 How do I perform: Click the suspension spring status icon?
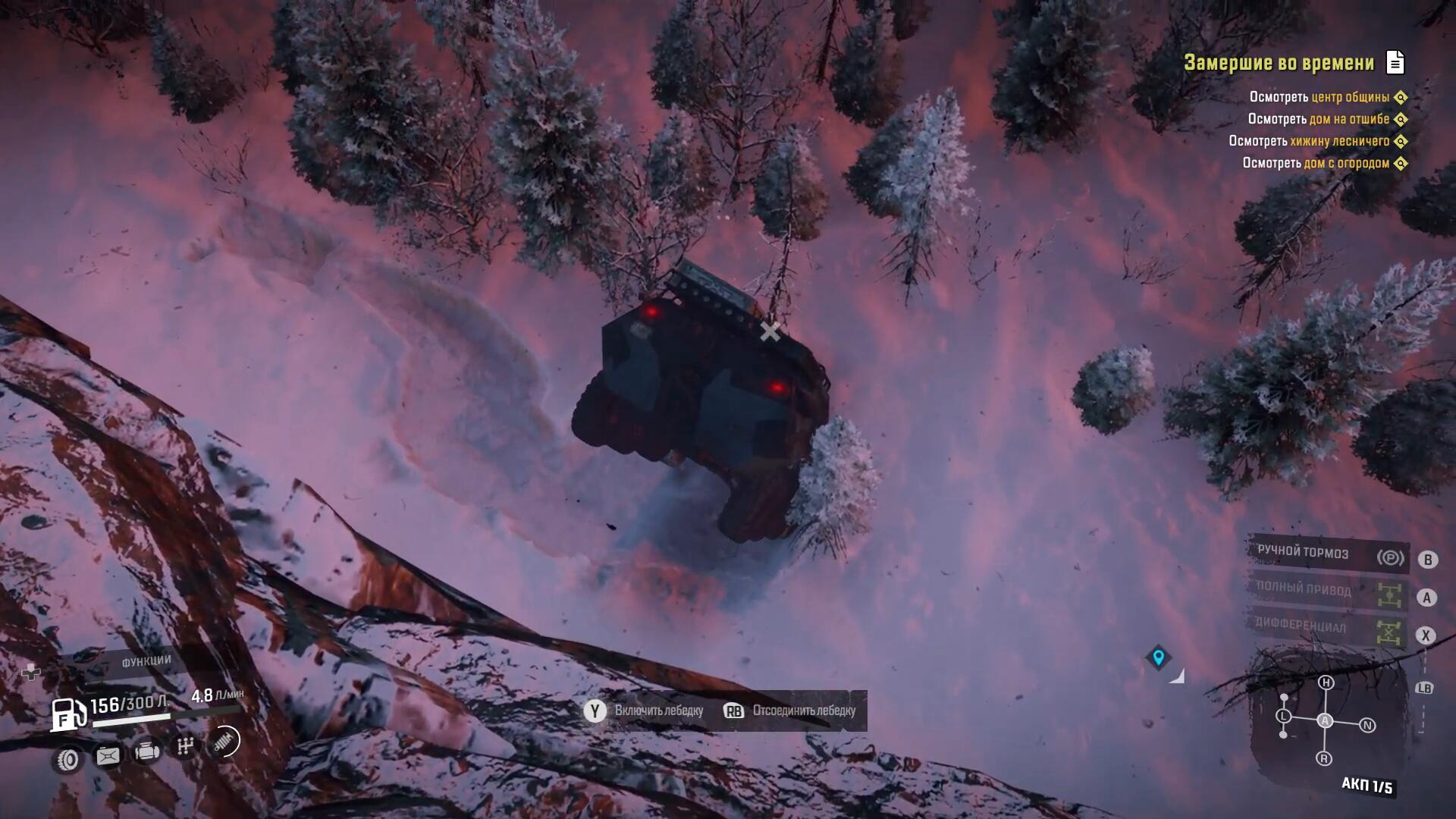pyautogui.click(x=224, y=742)
